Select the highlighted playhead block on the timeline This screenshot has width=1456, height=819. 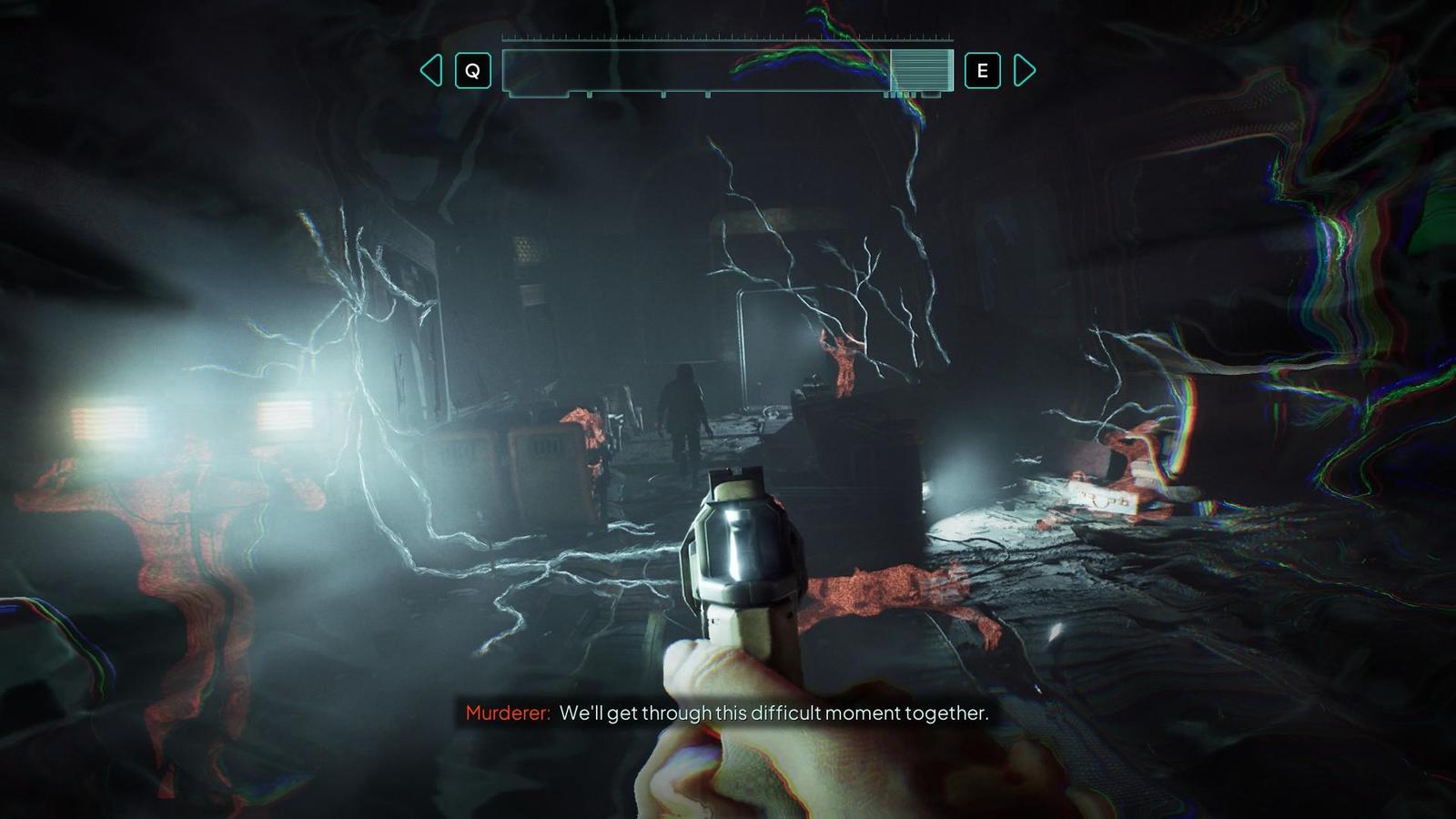pyautogui.click(x=920, y=70)
